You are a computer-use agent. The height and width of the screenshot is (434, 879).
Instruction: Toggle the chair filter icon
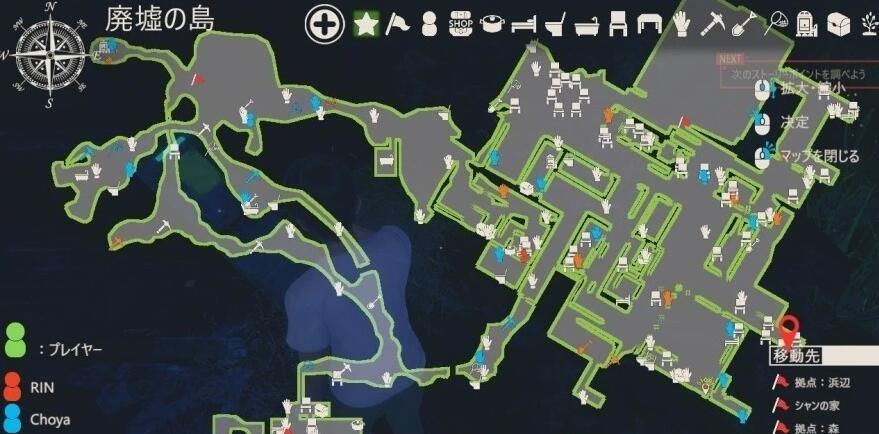619,23
